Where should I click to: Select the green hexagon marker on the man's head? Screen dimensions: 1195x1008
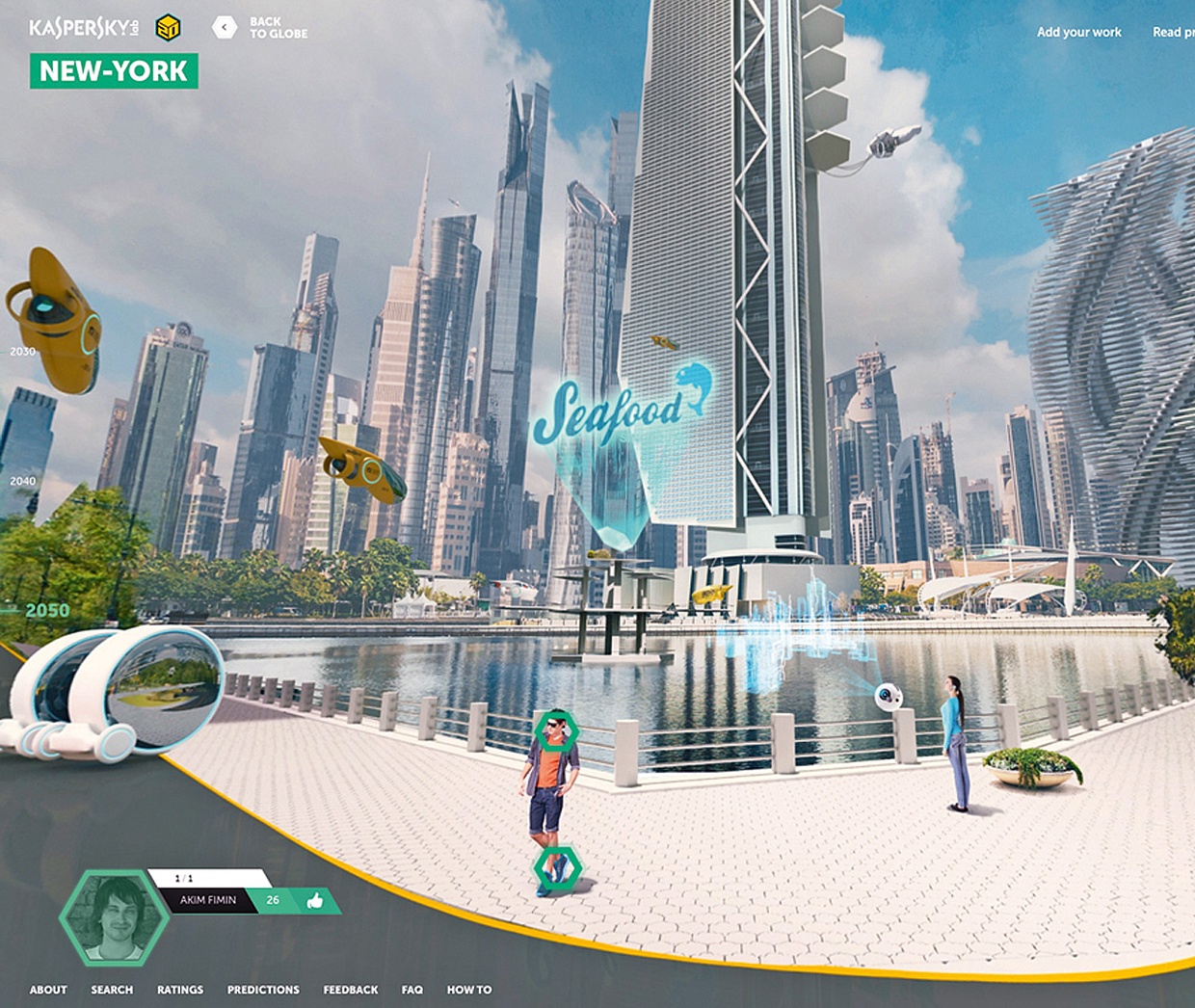pos(556,731)
